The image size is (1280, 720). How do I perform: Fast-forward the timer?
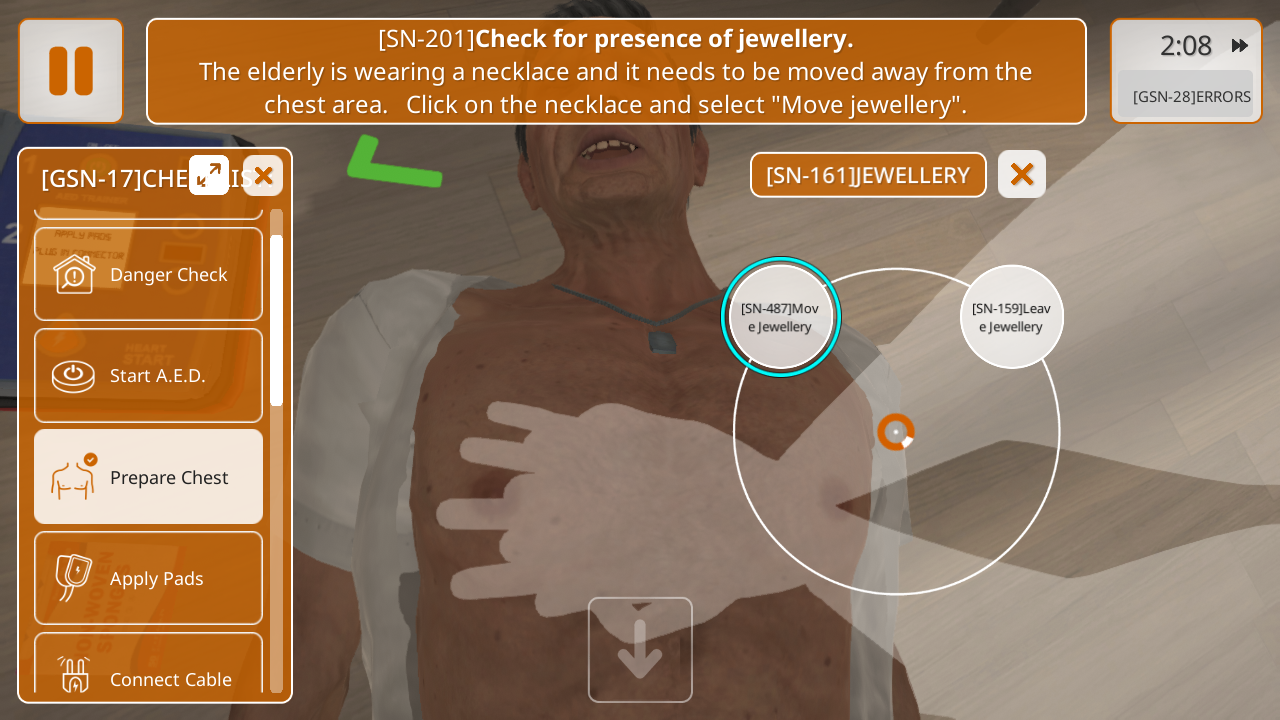point(1240,45)
